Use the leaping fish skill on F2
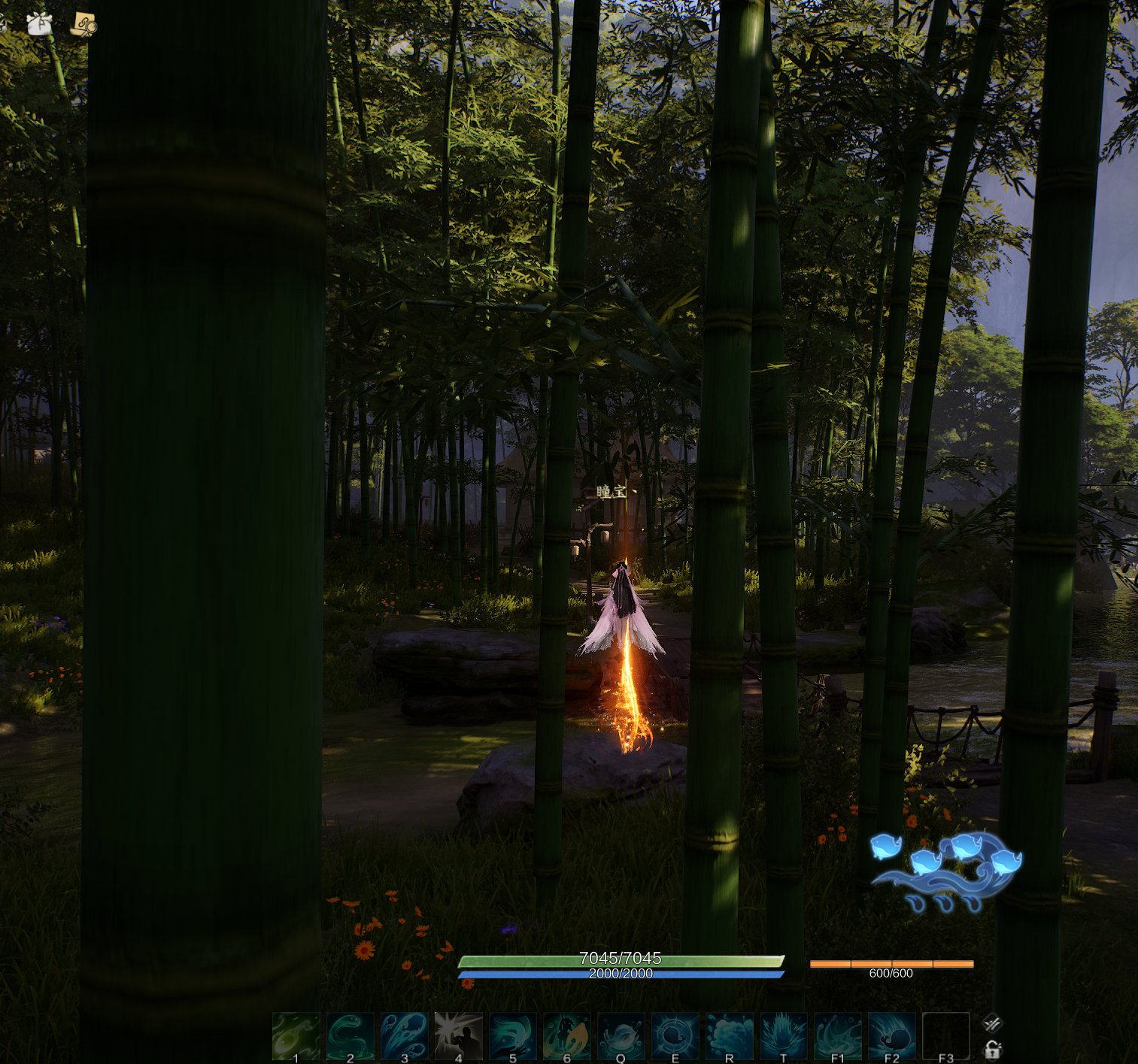 (x=892, y=1036)
